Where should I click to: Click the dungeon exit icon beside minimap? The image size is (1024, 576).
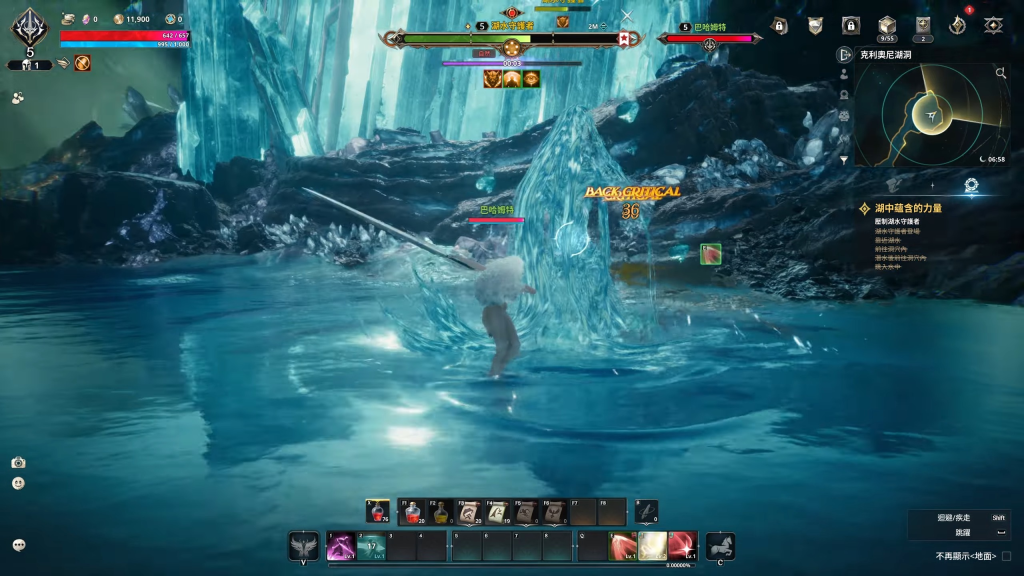click(x=845, y=55)
